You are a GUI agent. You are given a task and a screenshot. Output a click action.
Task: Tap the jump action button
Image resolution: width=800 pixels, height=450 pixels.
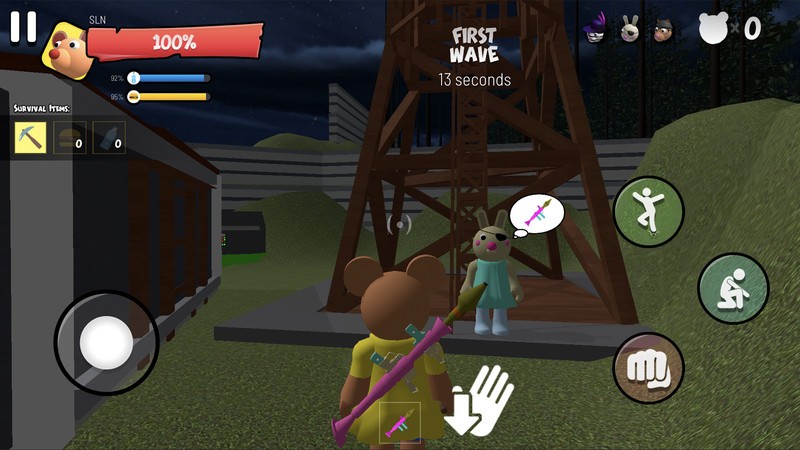pos(648,210)
